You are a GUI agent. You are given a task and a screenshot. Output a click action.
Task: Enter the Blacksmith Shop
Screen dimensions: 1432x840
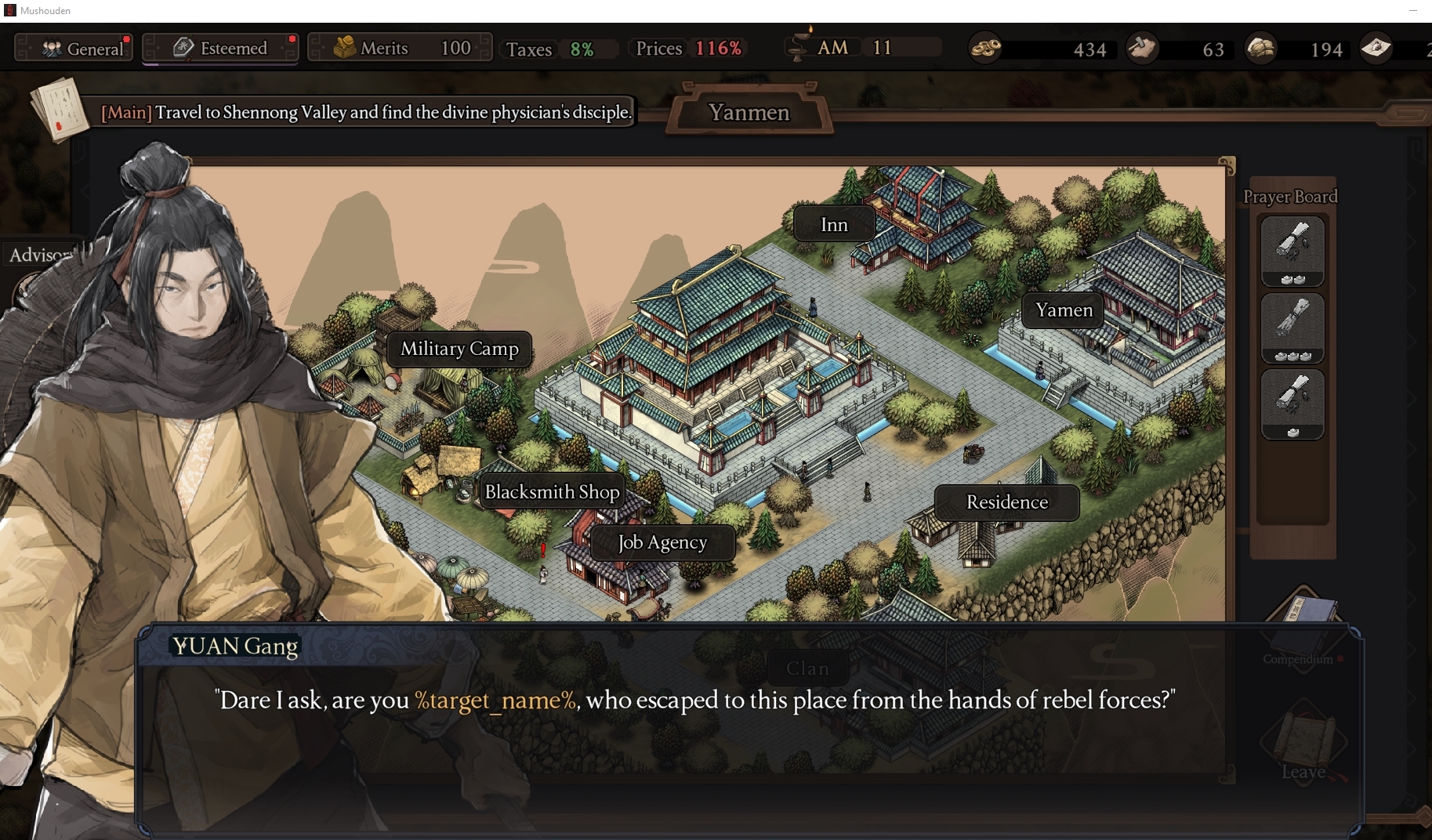[x=552, y=491]
